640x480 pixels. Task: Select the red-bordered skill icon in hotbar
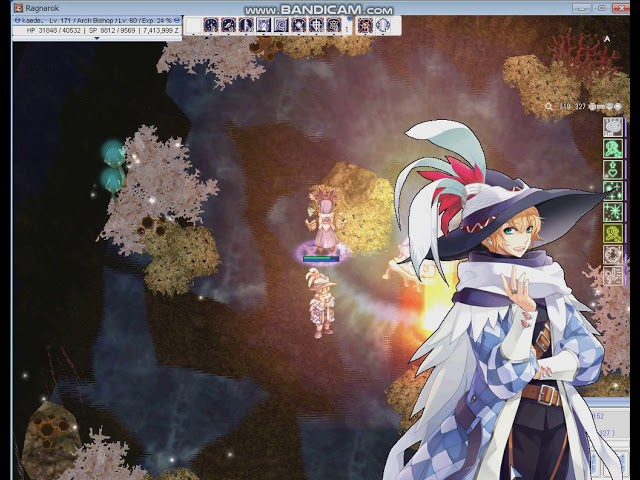tap(364, 25)
